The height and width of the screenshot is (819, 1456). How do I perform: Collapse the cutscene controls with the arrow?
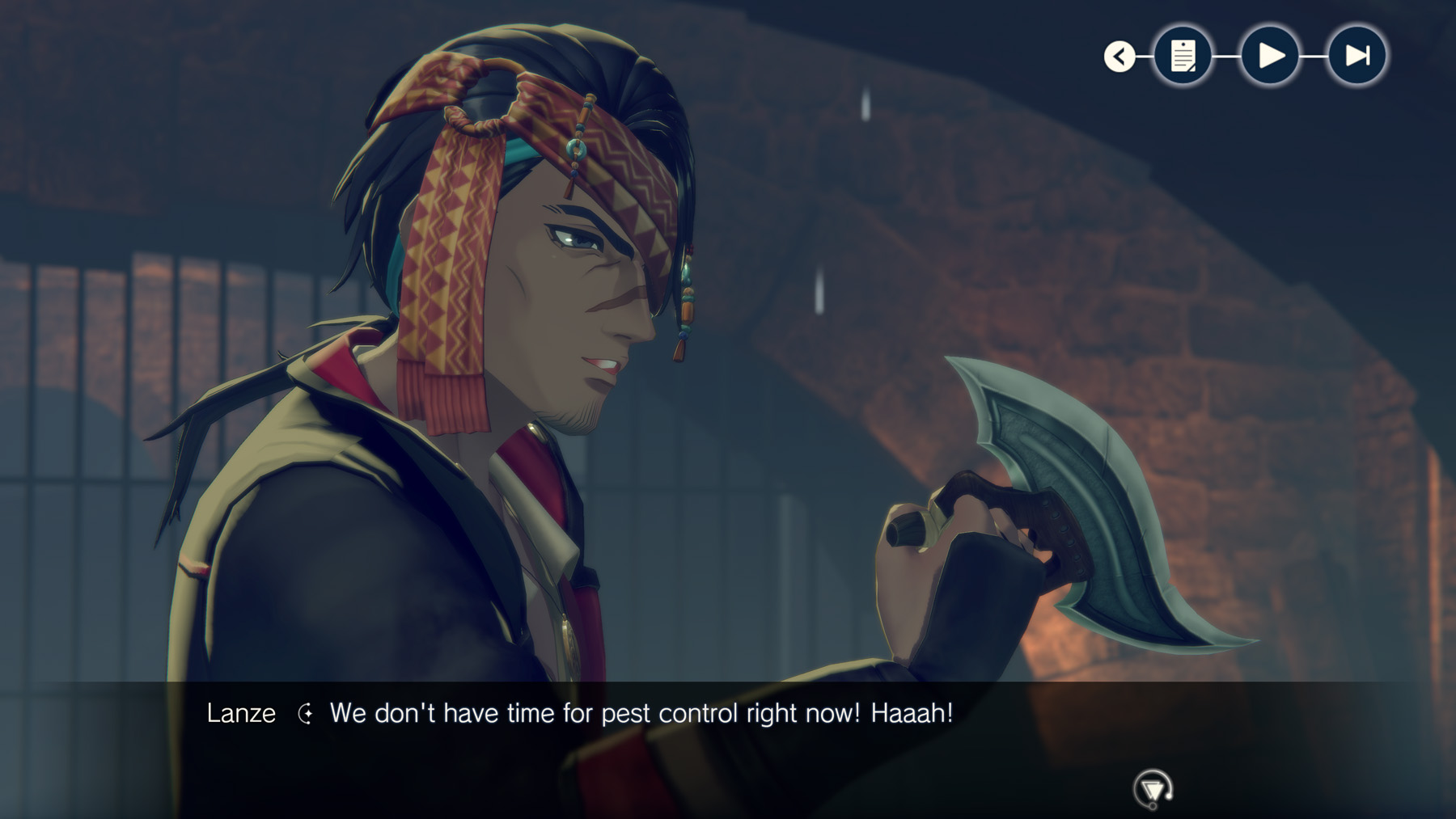pos(1120,57)
